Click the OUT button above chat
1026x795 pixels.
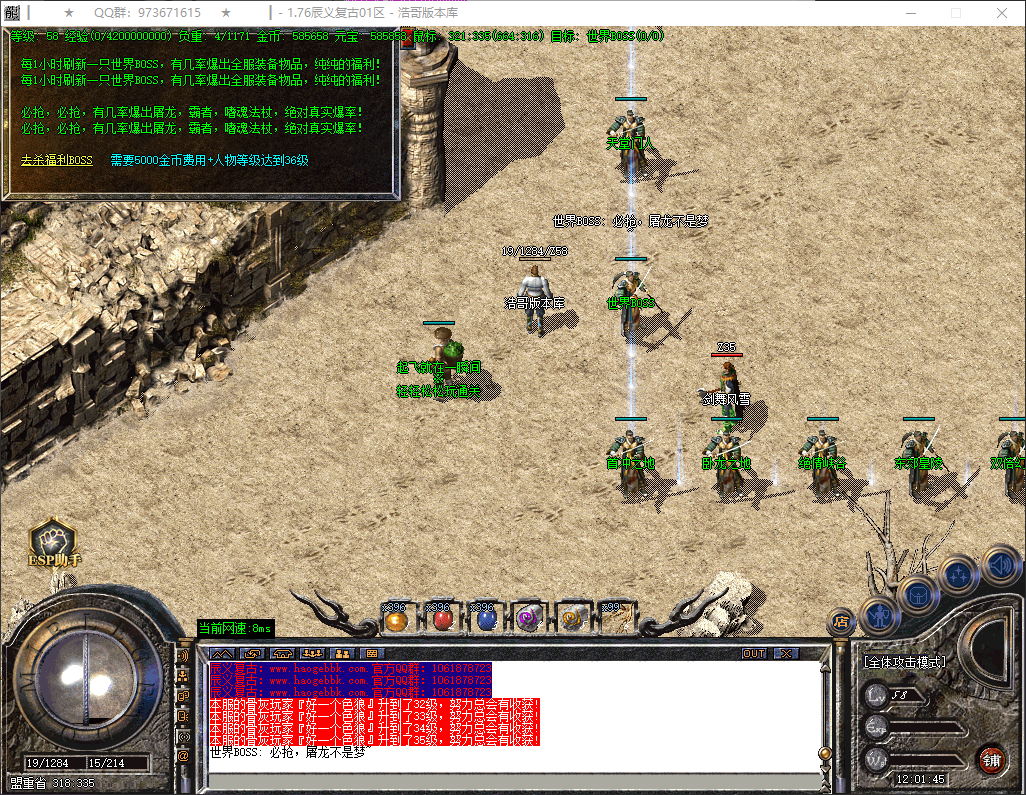click(x=754, y=654)
